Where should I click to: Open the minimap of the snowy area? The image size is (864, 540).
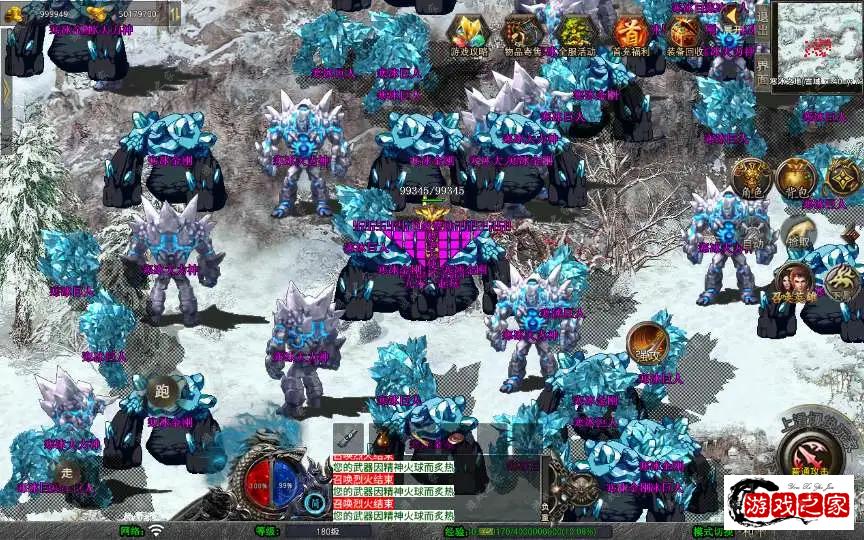coord(818,43)
